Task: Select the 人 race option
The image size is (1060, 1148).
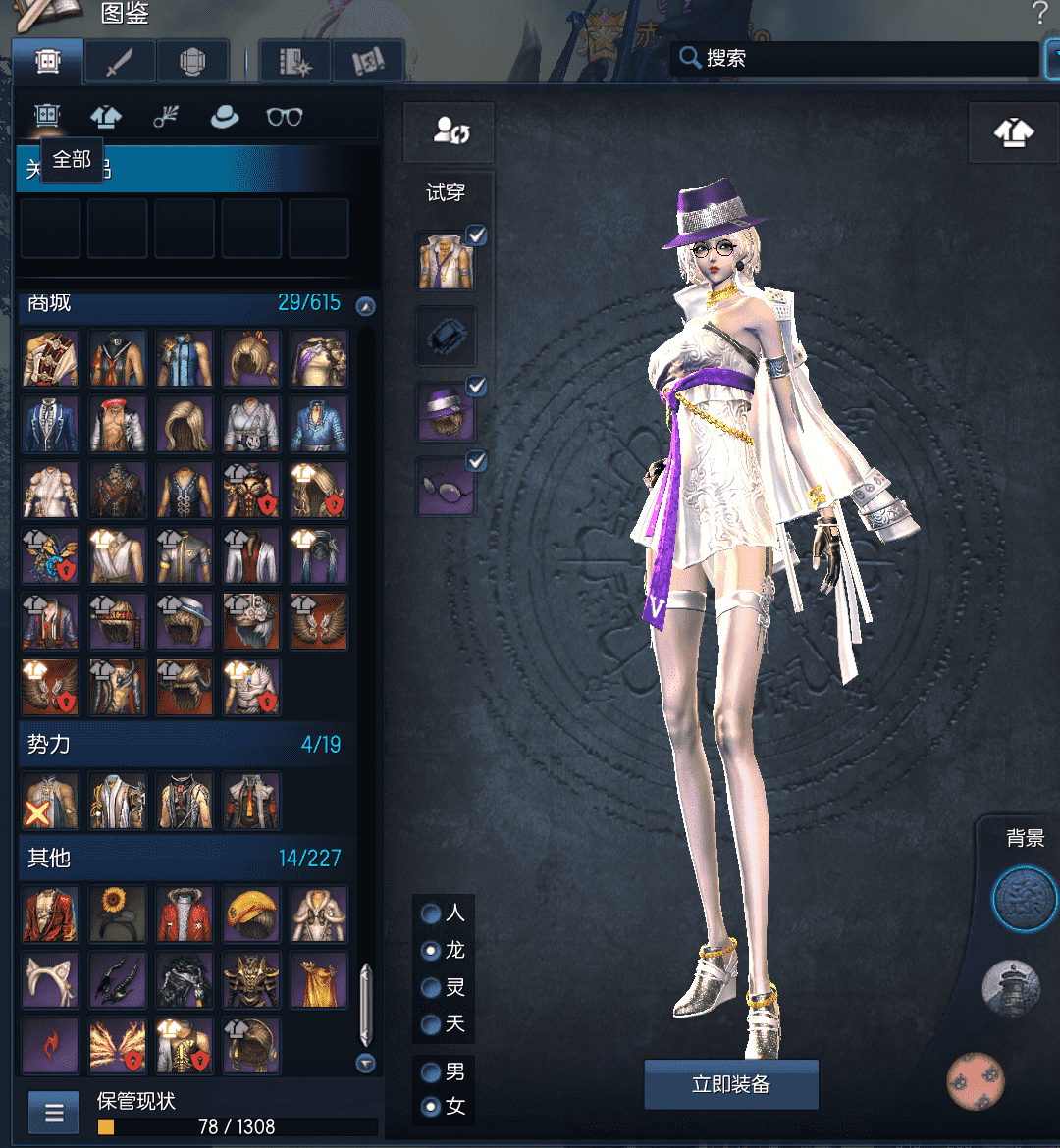Action: click(x=431, y=913)
